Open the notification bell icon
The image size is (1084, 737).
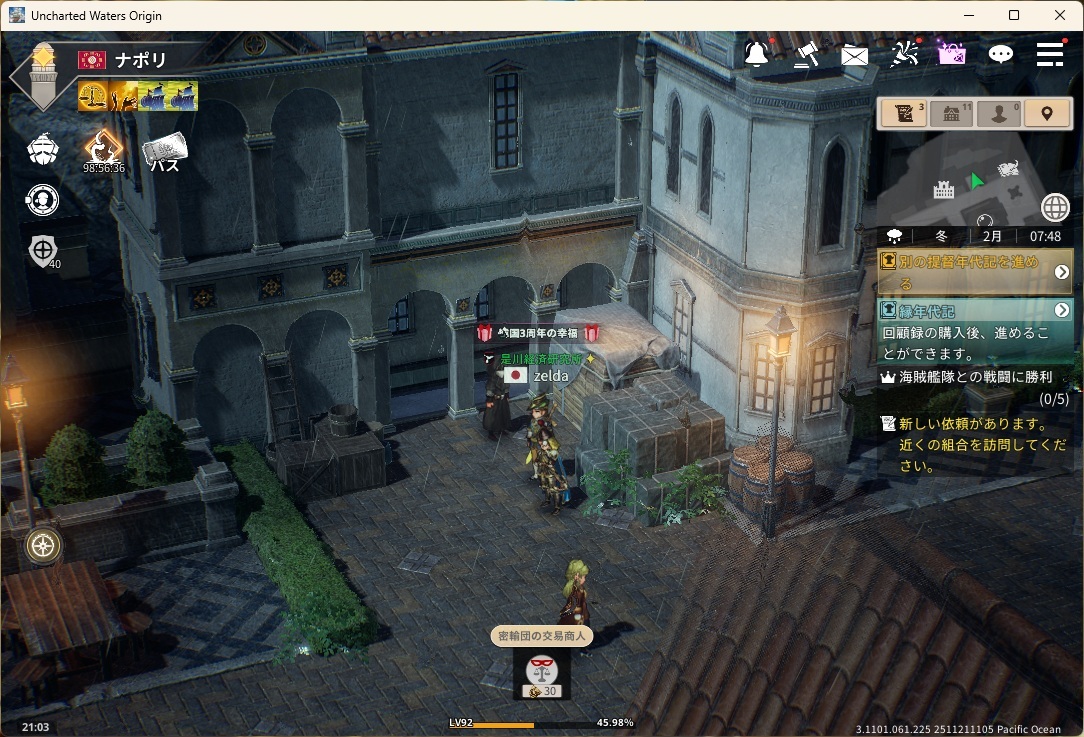click(757, 54)
